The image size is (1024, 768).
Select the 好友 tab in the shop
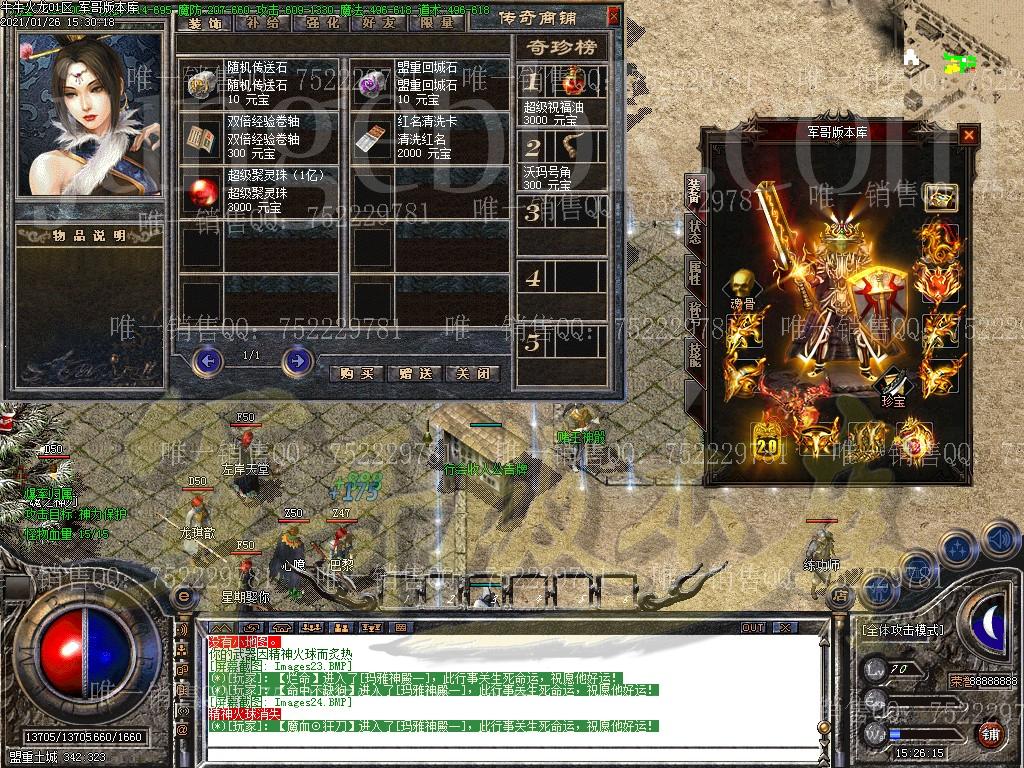tap(377, 22)
